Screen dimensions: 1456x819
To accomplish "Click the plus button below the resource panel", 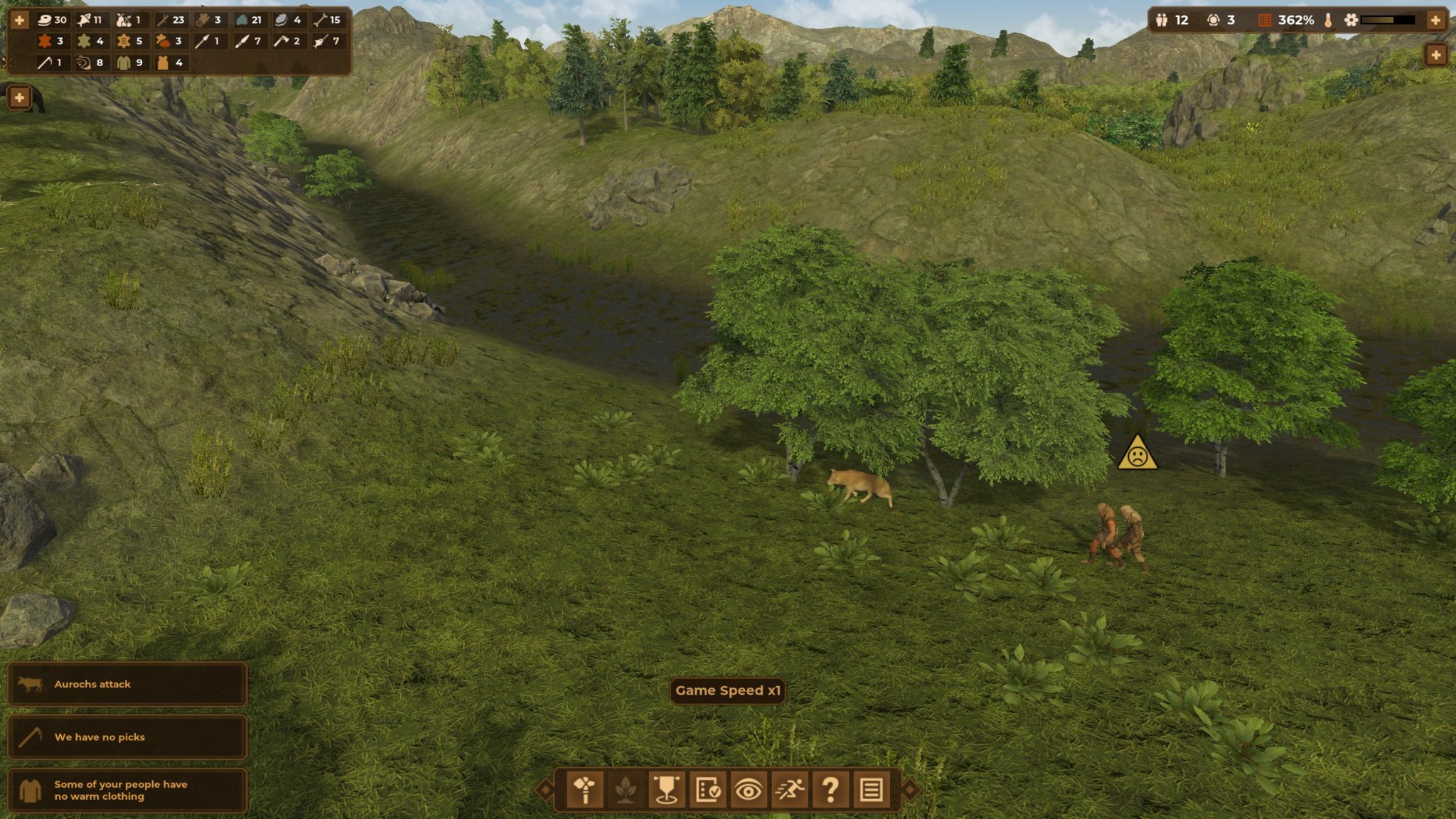I will pos(19,97).
